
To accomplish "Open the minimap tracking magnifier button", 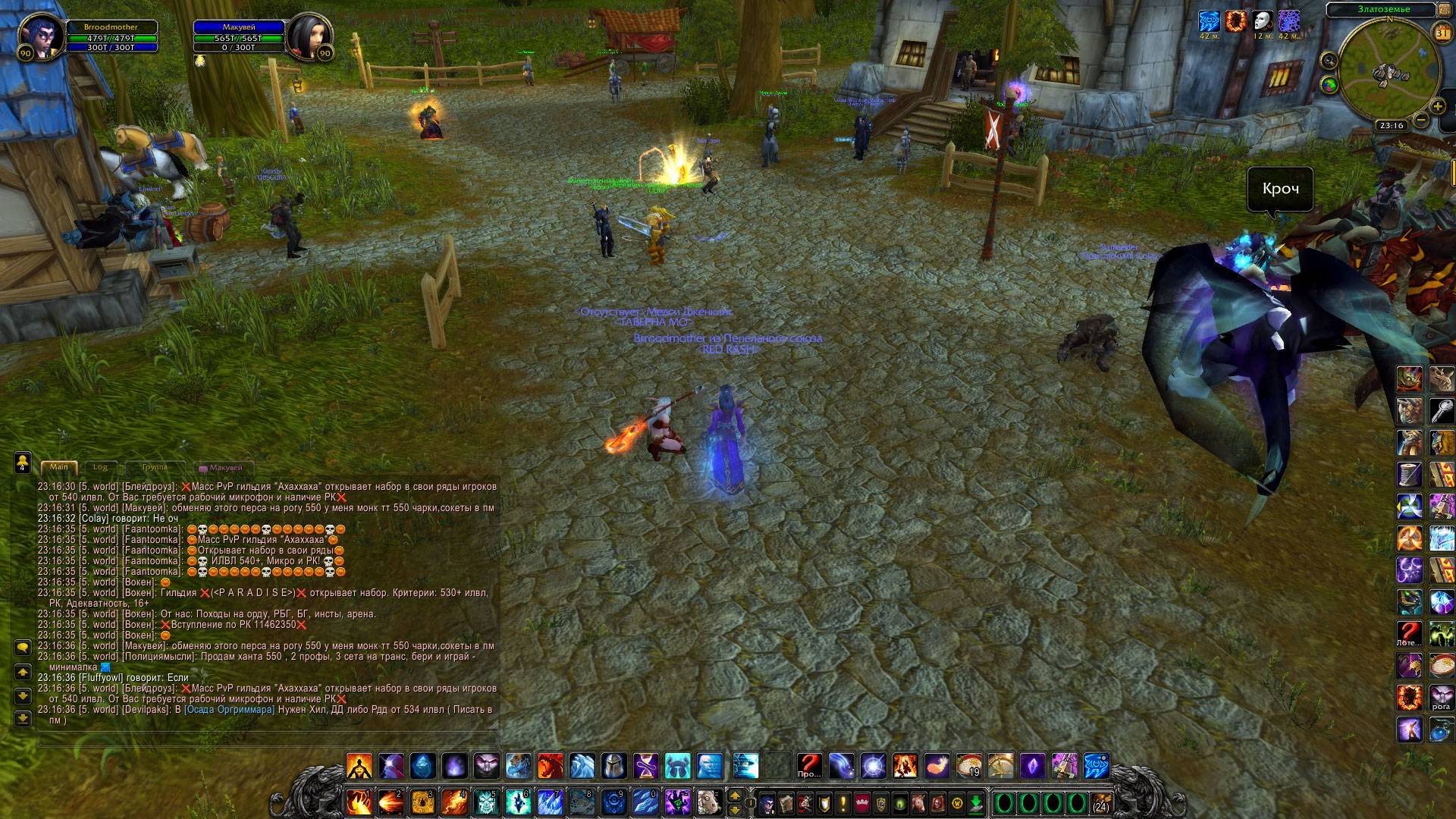I will (1328, 60).
